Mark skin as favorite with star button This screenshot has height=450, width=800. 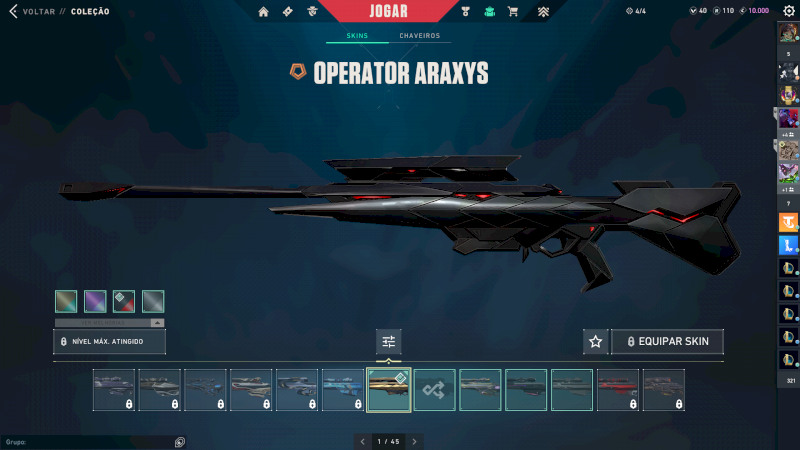pos(595,341)
